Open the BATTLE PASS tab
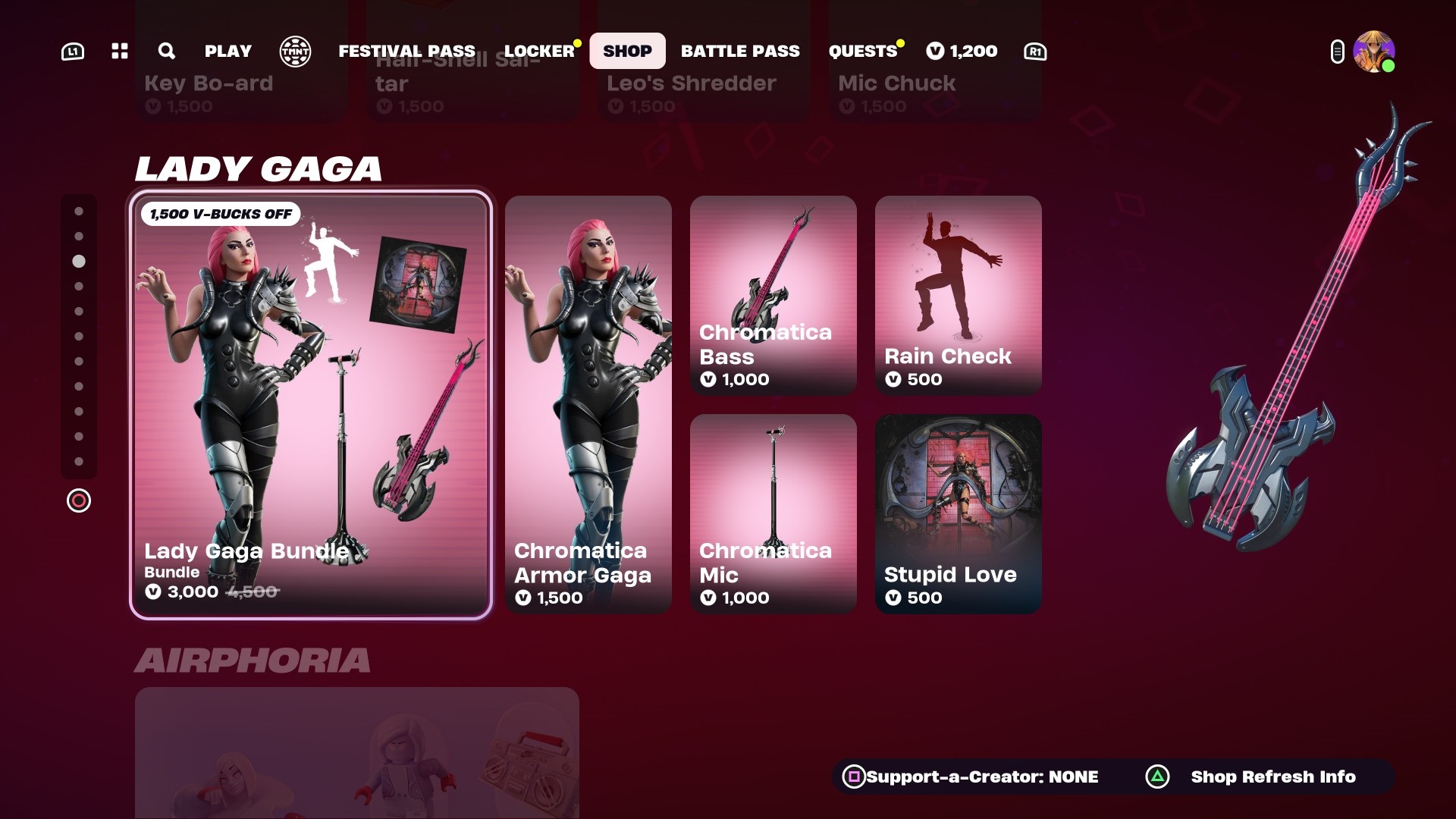 [x=740, y=51]
